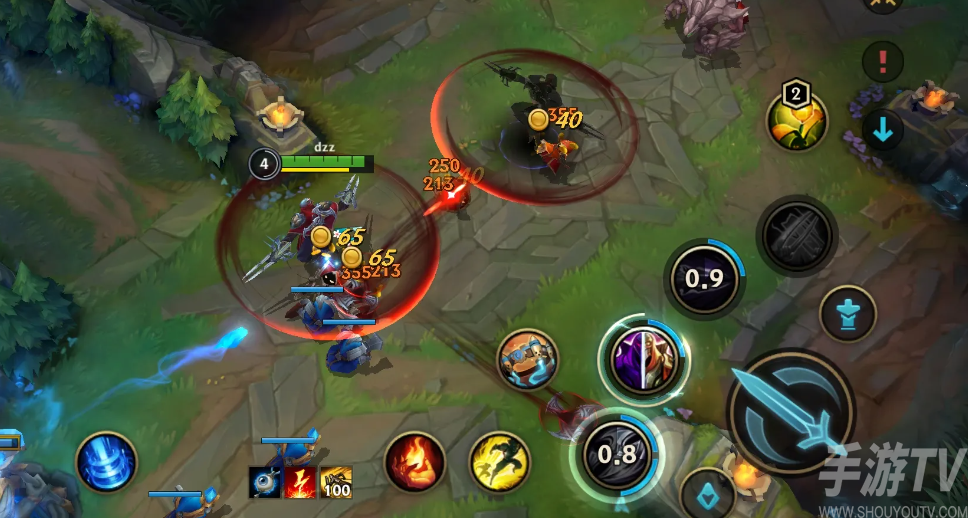This screenshot has width=968, height=518.
Task: Cast the purple hooded portrait ability
Action: [x=645, y=358]
